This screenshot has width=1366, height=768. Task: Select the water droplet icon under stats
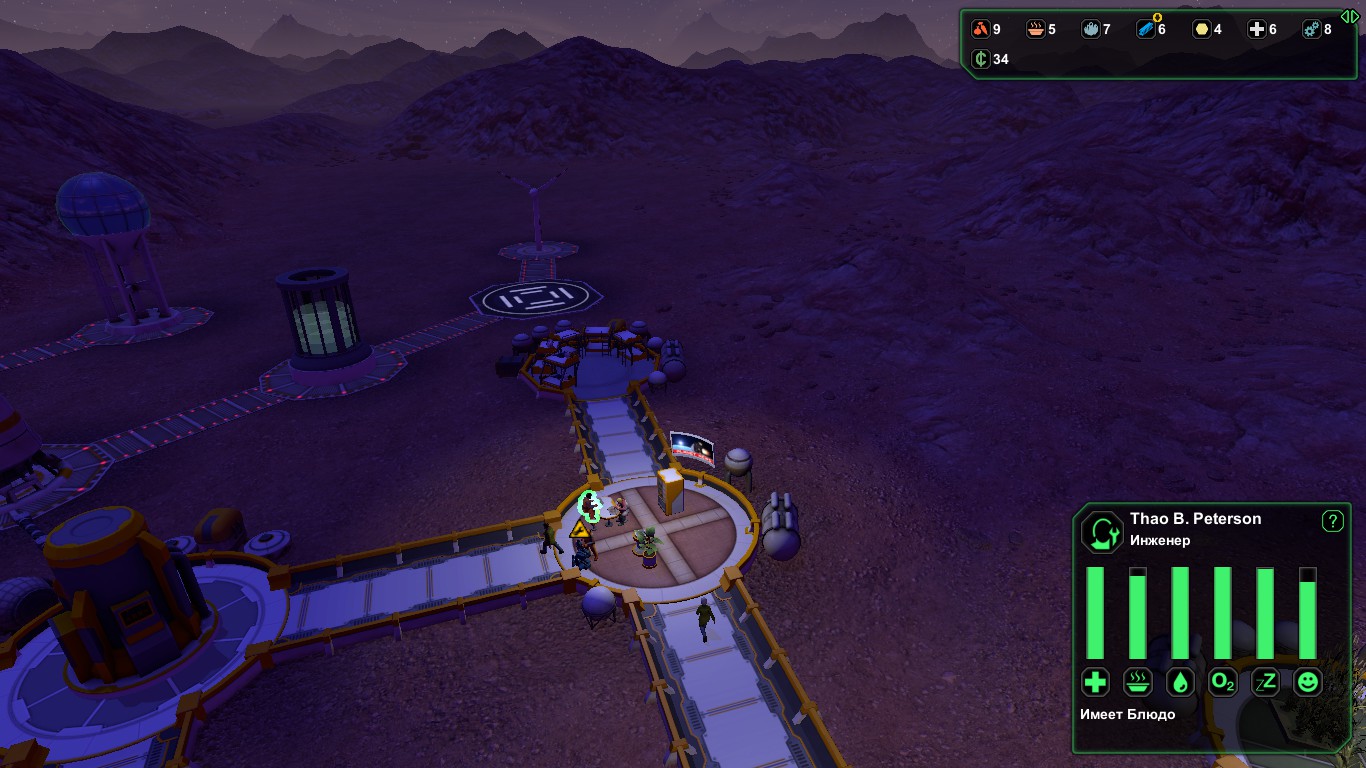pos(1181,682)
